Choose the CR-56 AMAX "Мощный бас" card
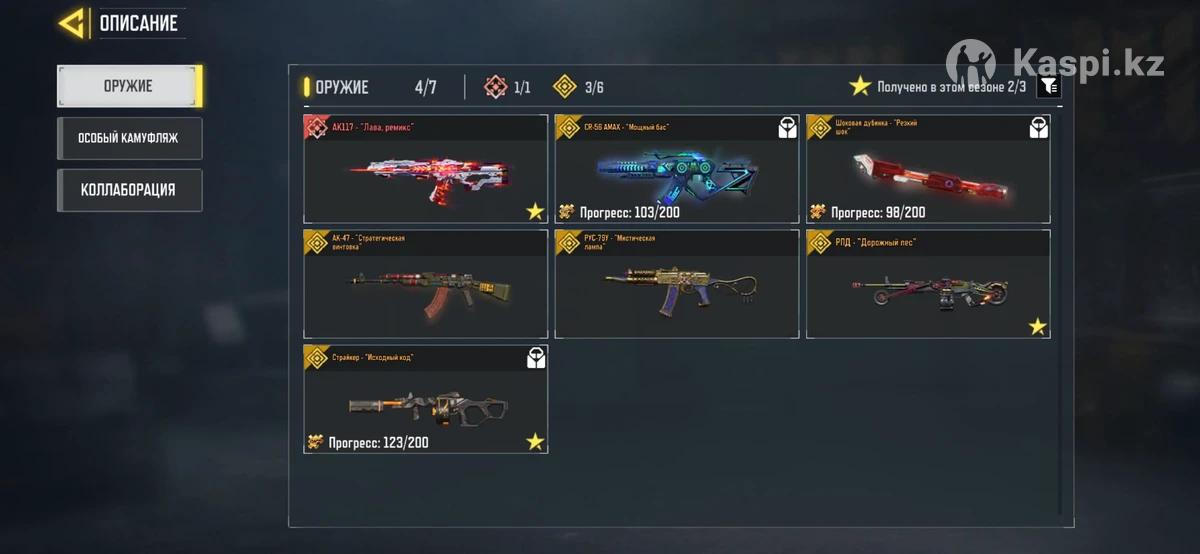 pos(677,170)
